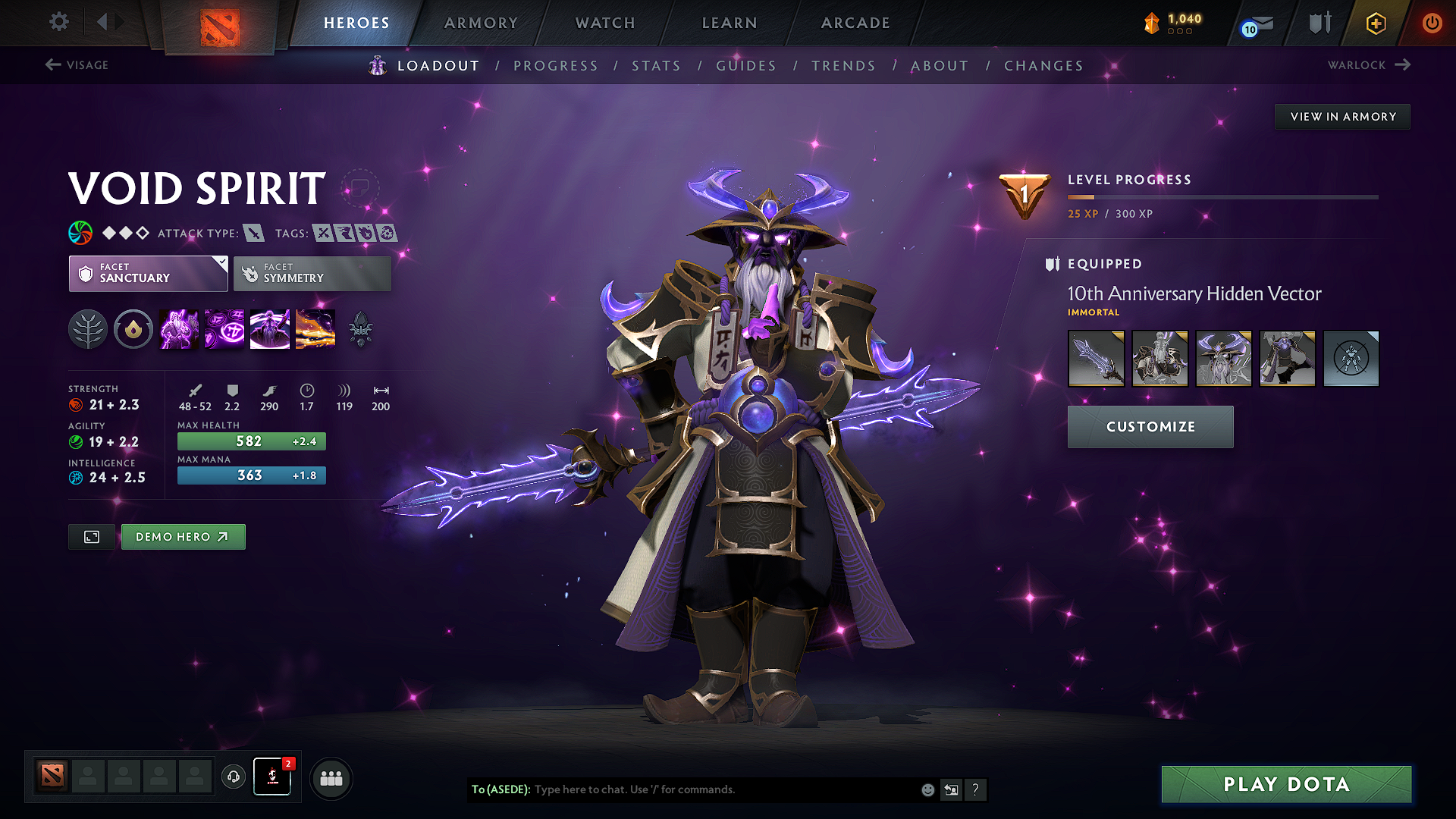Click the friends list icon near Play Dota
The image size is (1456, 819).
pos(331,778)
